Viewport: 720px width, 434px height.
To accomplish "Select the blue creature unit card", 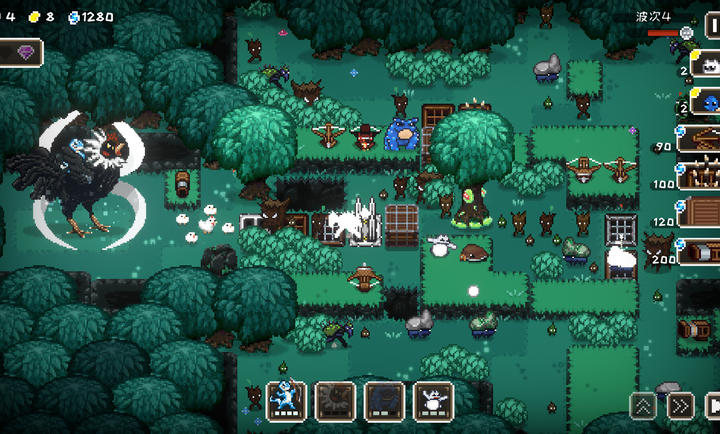I will (x=704, y=102).
